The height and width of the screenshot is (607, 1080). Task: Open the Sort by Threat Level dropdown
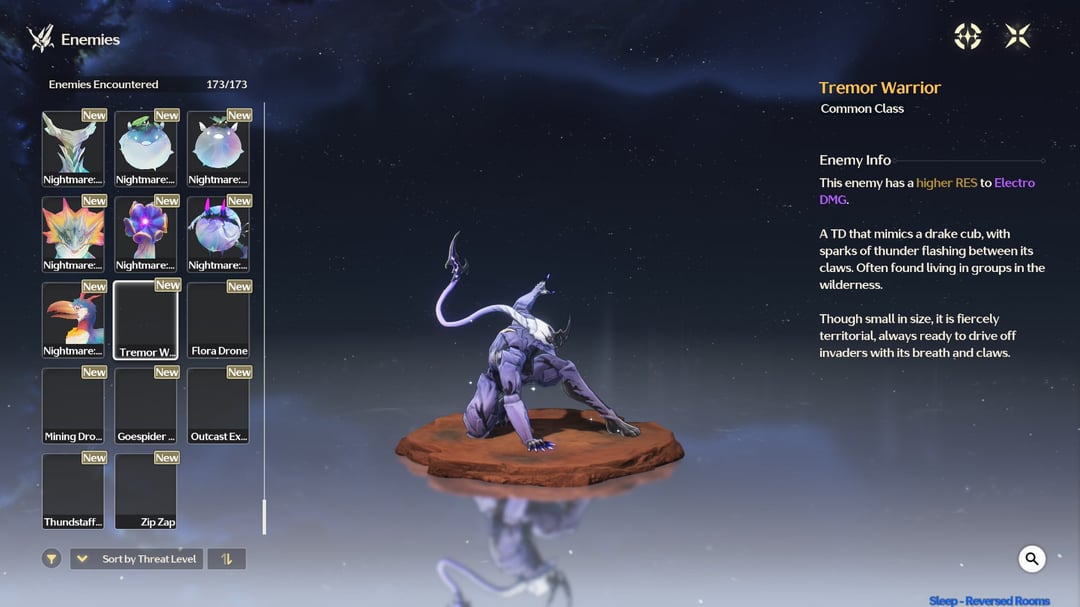(x=136, y=559)
